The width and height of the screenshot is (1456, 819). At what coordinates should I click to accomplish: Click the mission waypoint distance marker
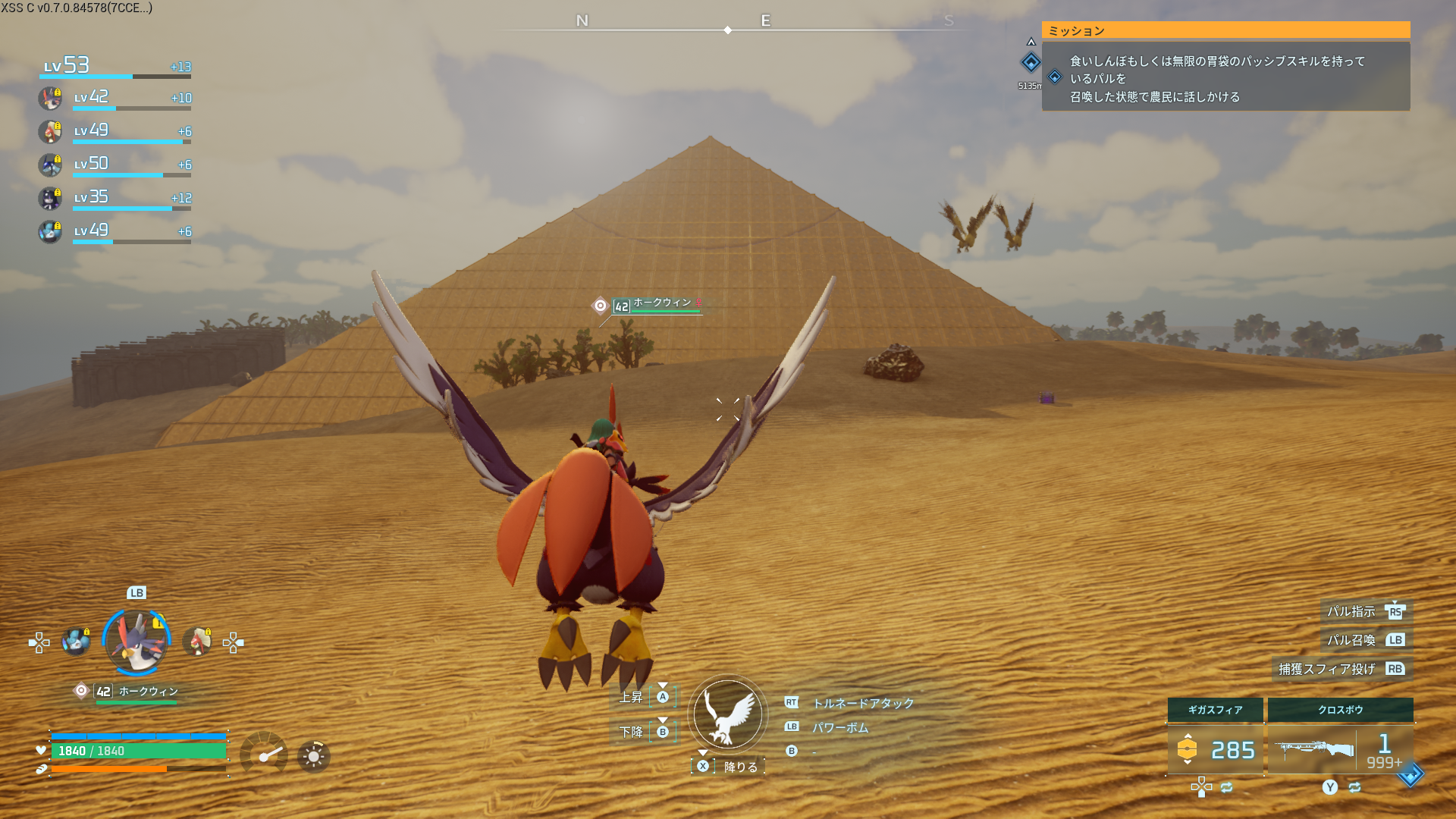(1031, 64)
